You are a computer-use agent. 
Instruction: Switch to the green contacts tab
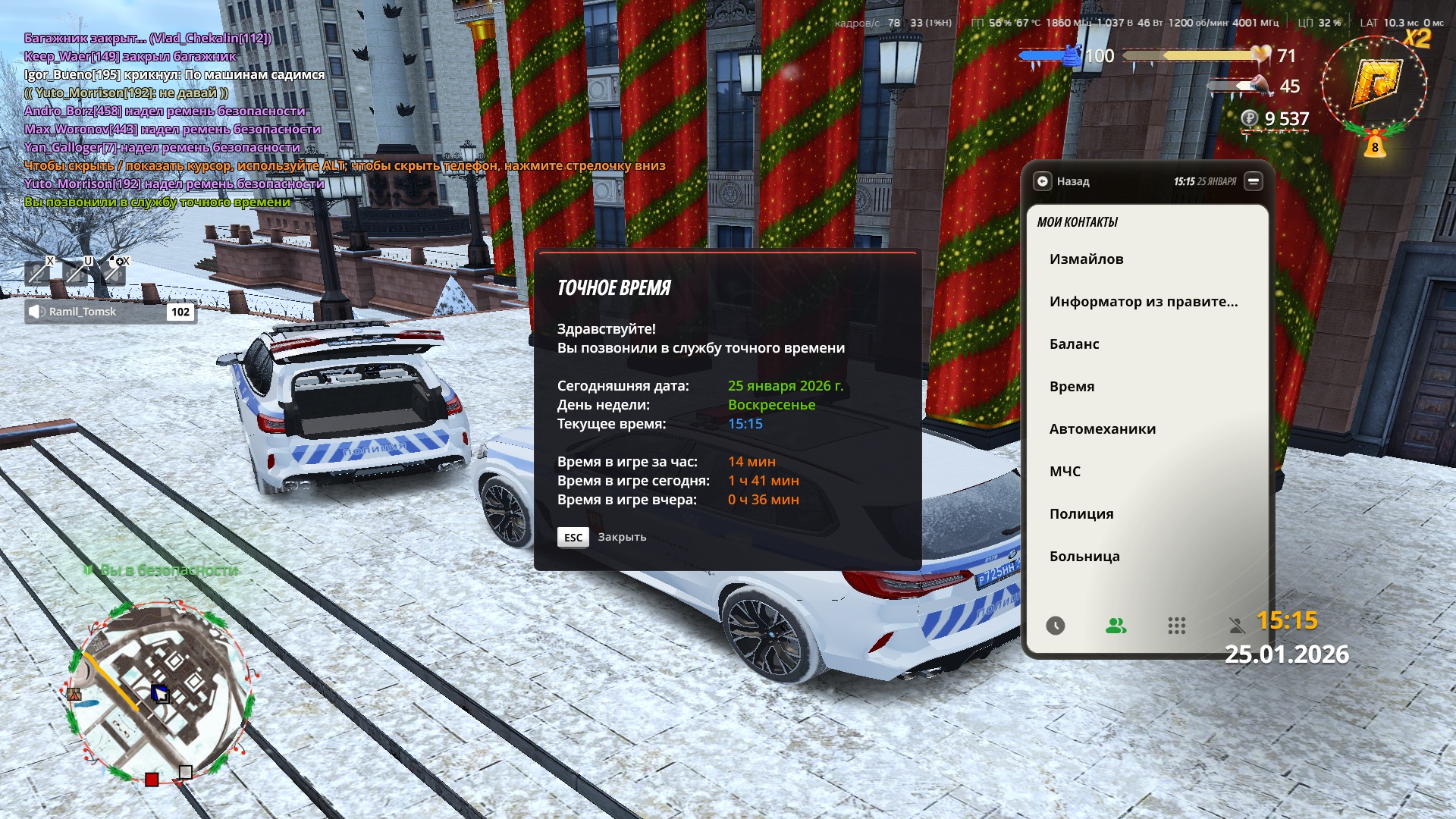pyautogui.click(x=1116, y=626)
